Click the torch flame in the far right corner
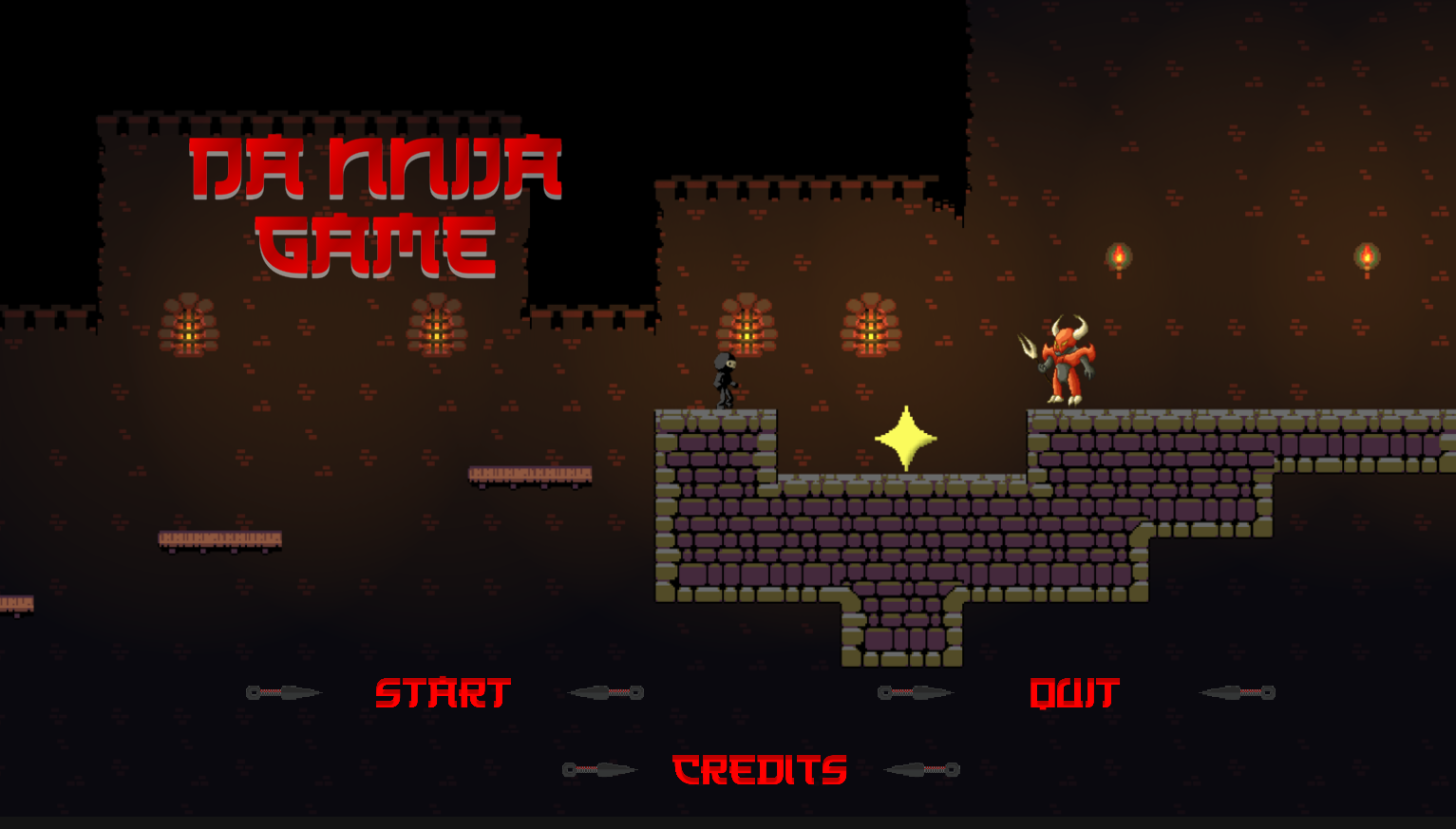 [1368, 254]
